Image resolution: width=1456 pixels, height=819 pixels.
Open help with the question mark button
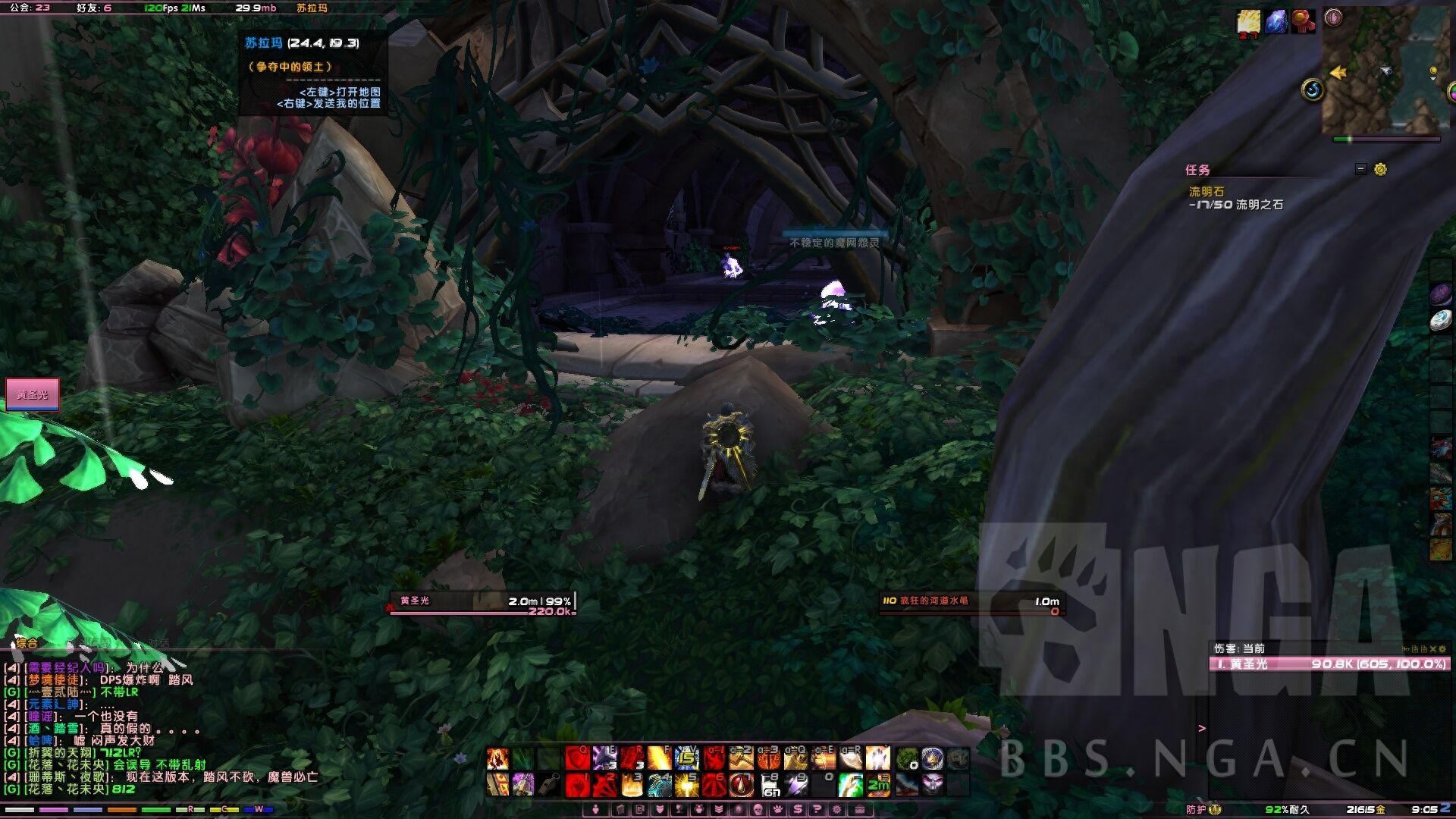[x=817, y=810]
